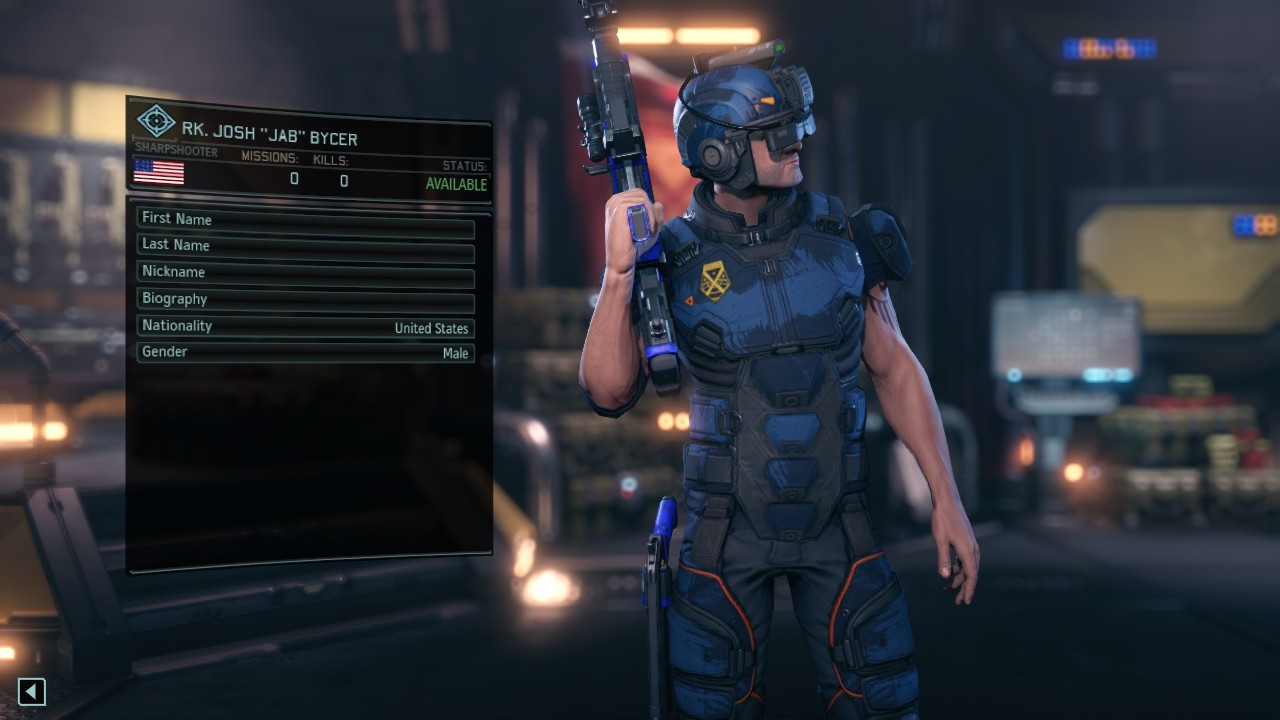Open the Nationality selector showing United States

pos(305,327)
